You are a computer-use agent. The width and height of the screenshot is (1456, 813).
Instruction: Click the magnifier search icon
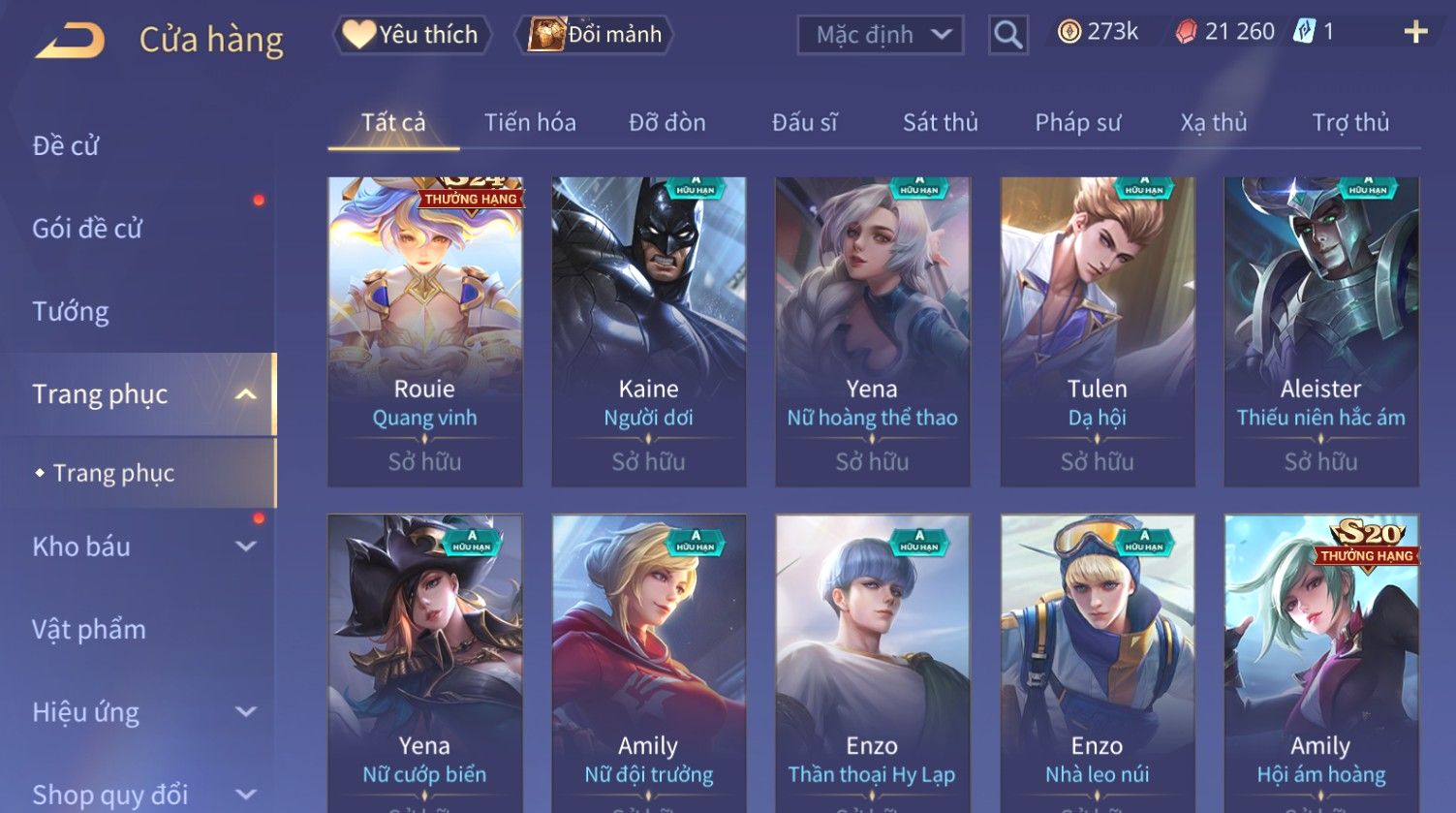click(1007, 36)
